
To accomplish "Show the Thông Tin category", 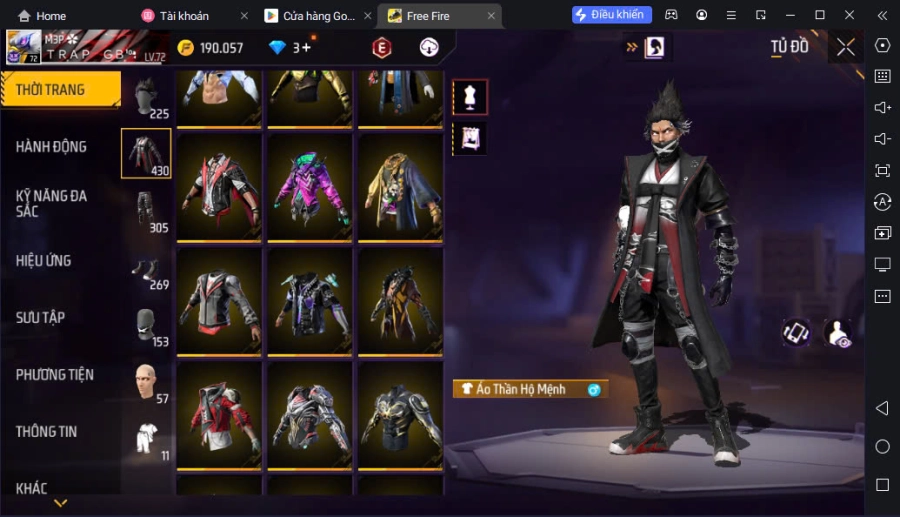I will (47, 432).
